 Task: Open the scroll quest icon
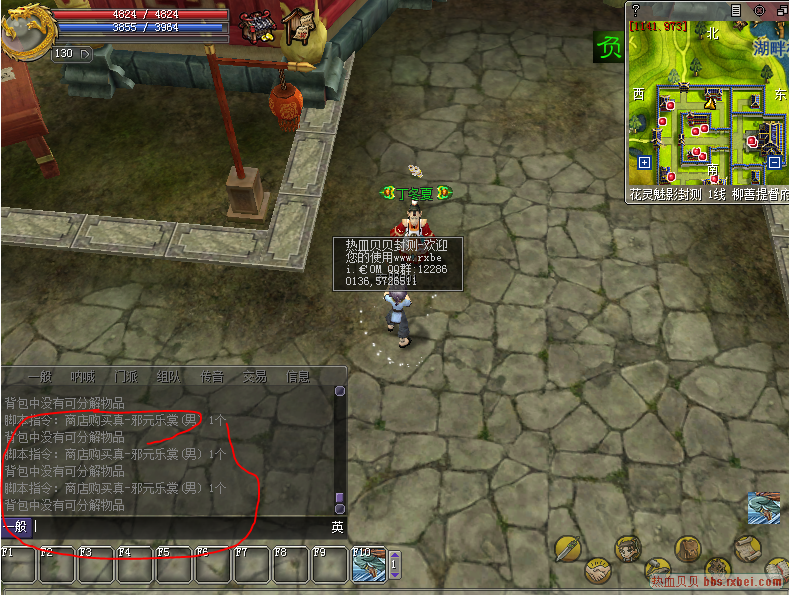[x=745, y=548]
